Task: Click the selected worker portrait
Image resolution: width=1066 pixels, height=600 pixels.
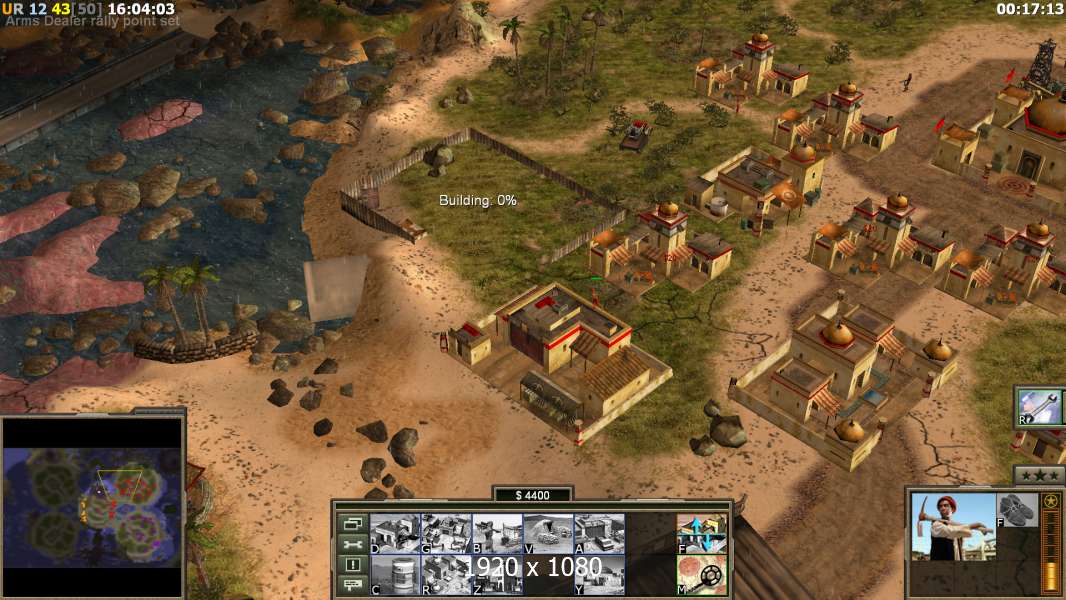Action: coord(953,527)
